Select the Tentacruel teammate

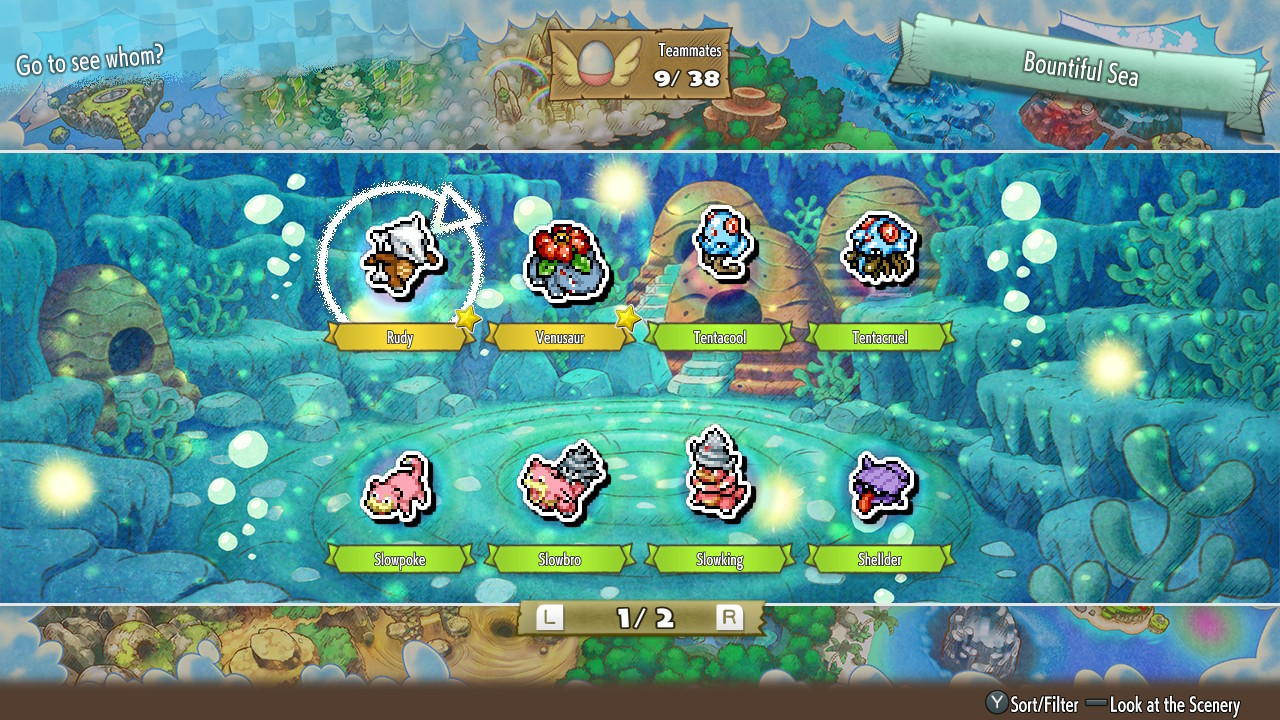[879, 246]
